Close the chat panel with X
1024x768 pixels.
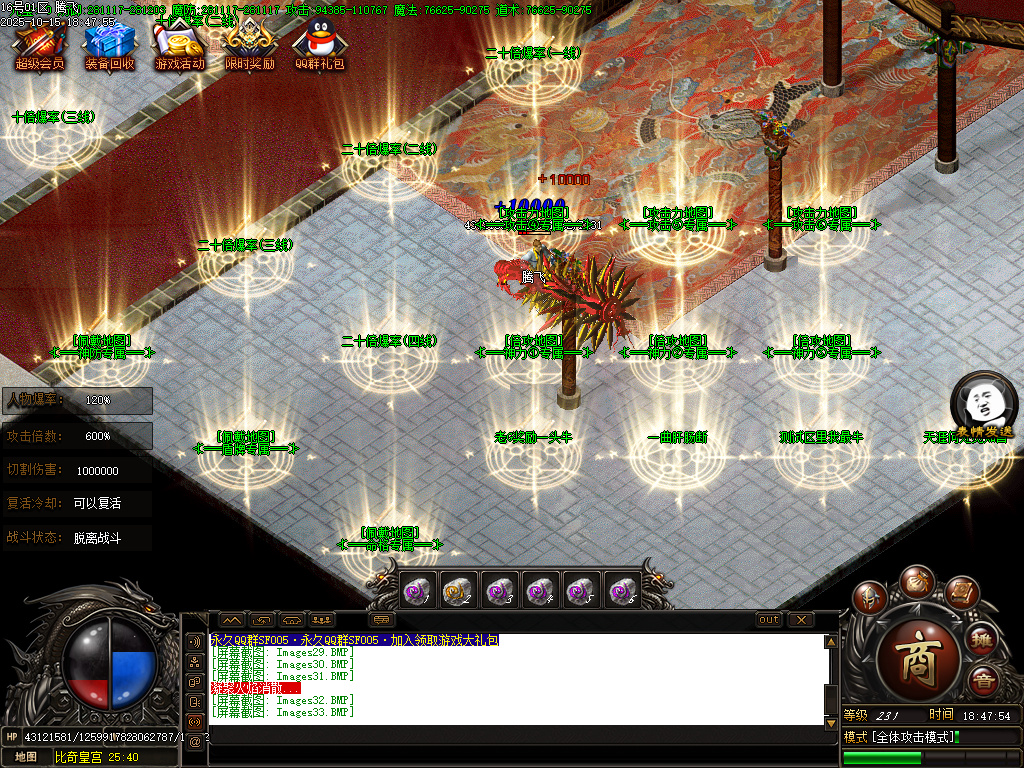pos(800,620)
